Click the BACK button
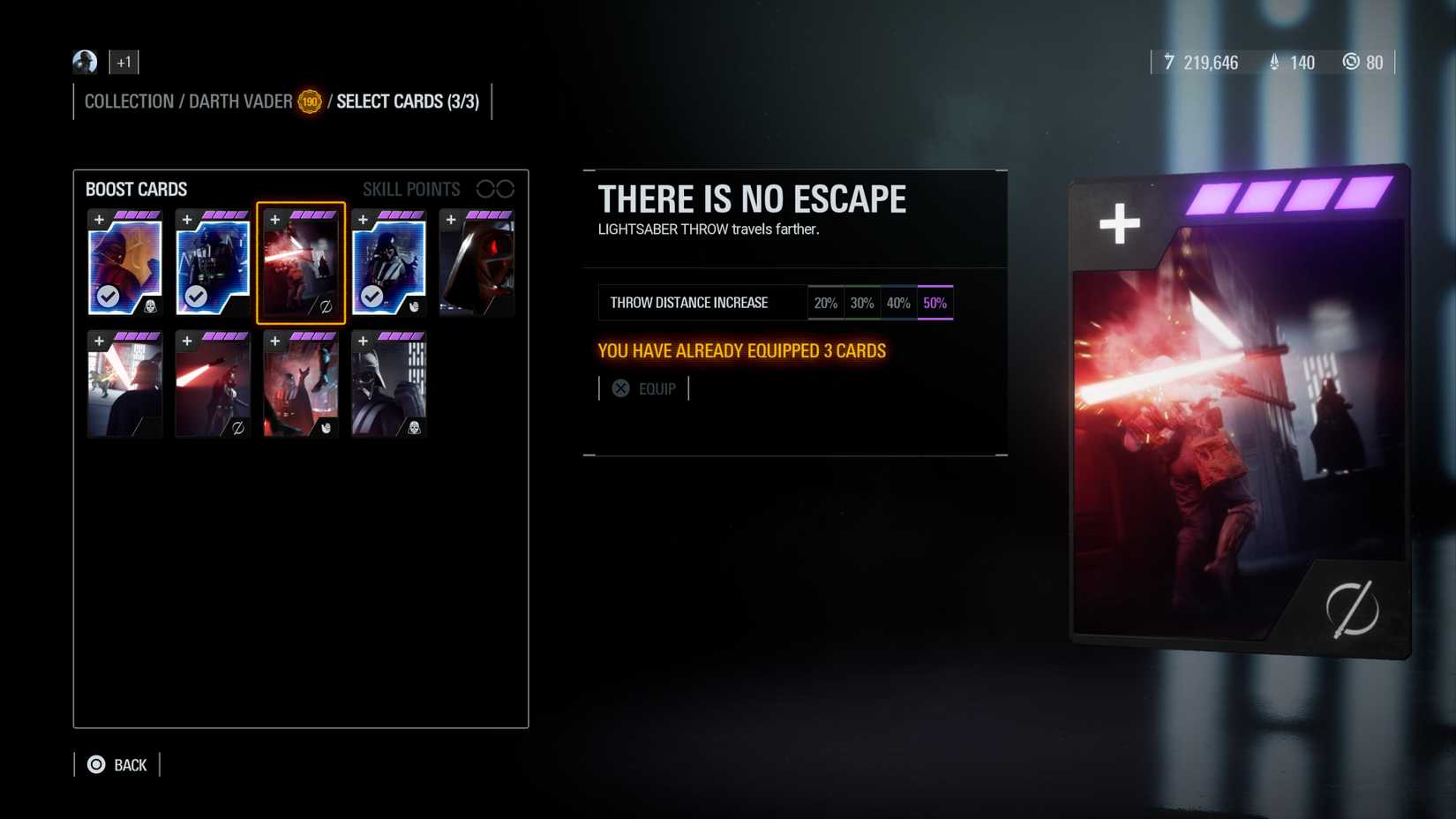 [x=117, y=764]
